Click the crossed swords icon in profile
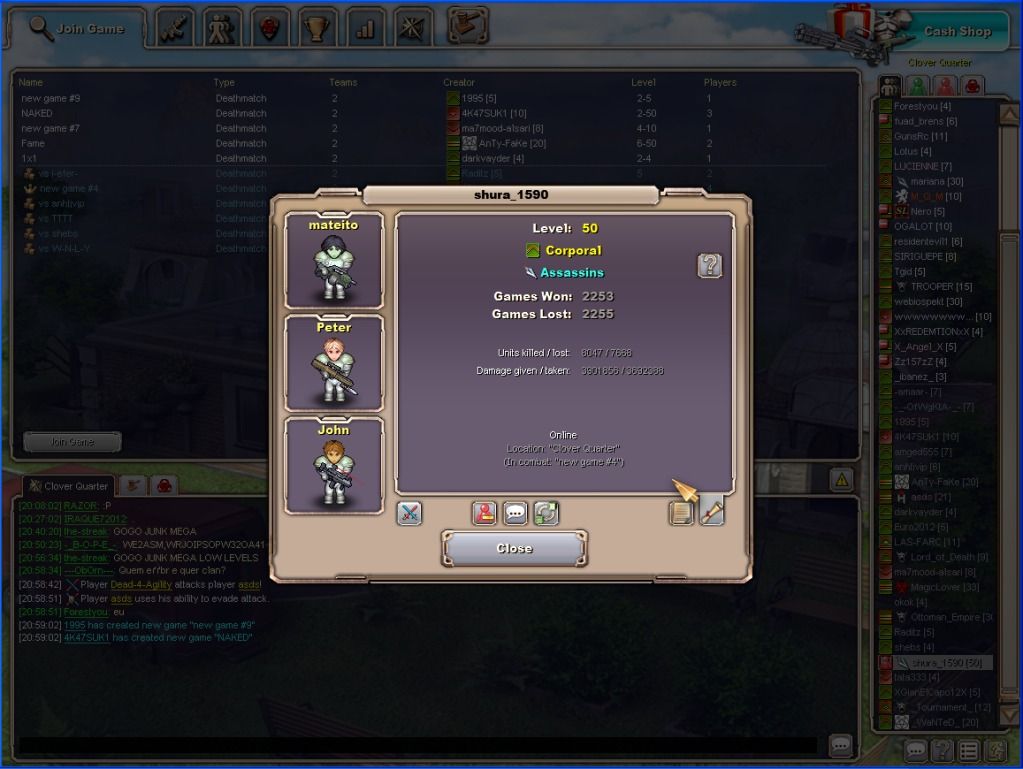1023x769 pixels. pos(410,513)
